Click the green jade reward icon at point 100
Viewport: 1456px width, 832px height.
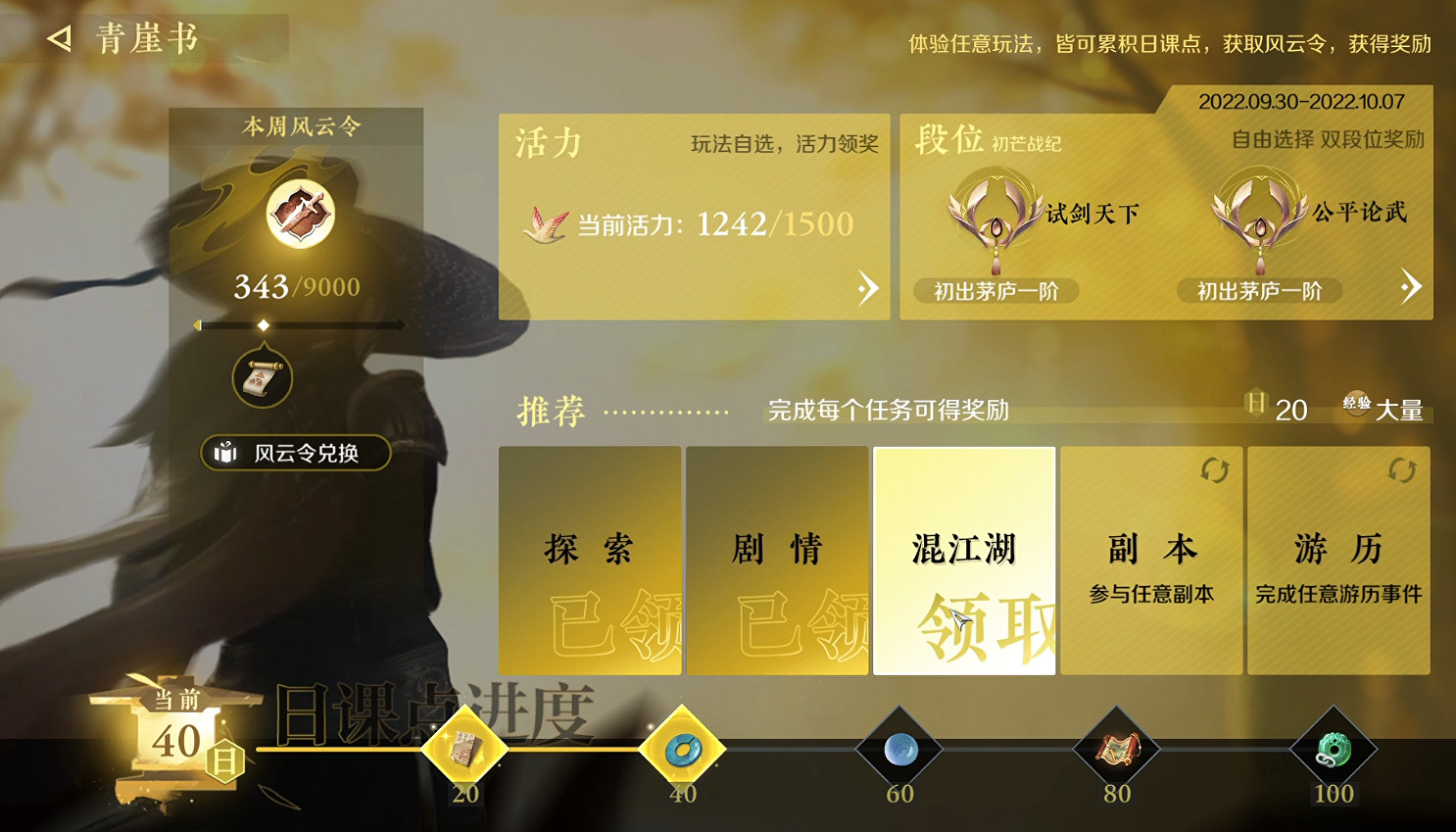1334,750
